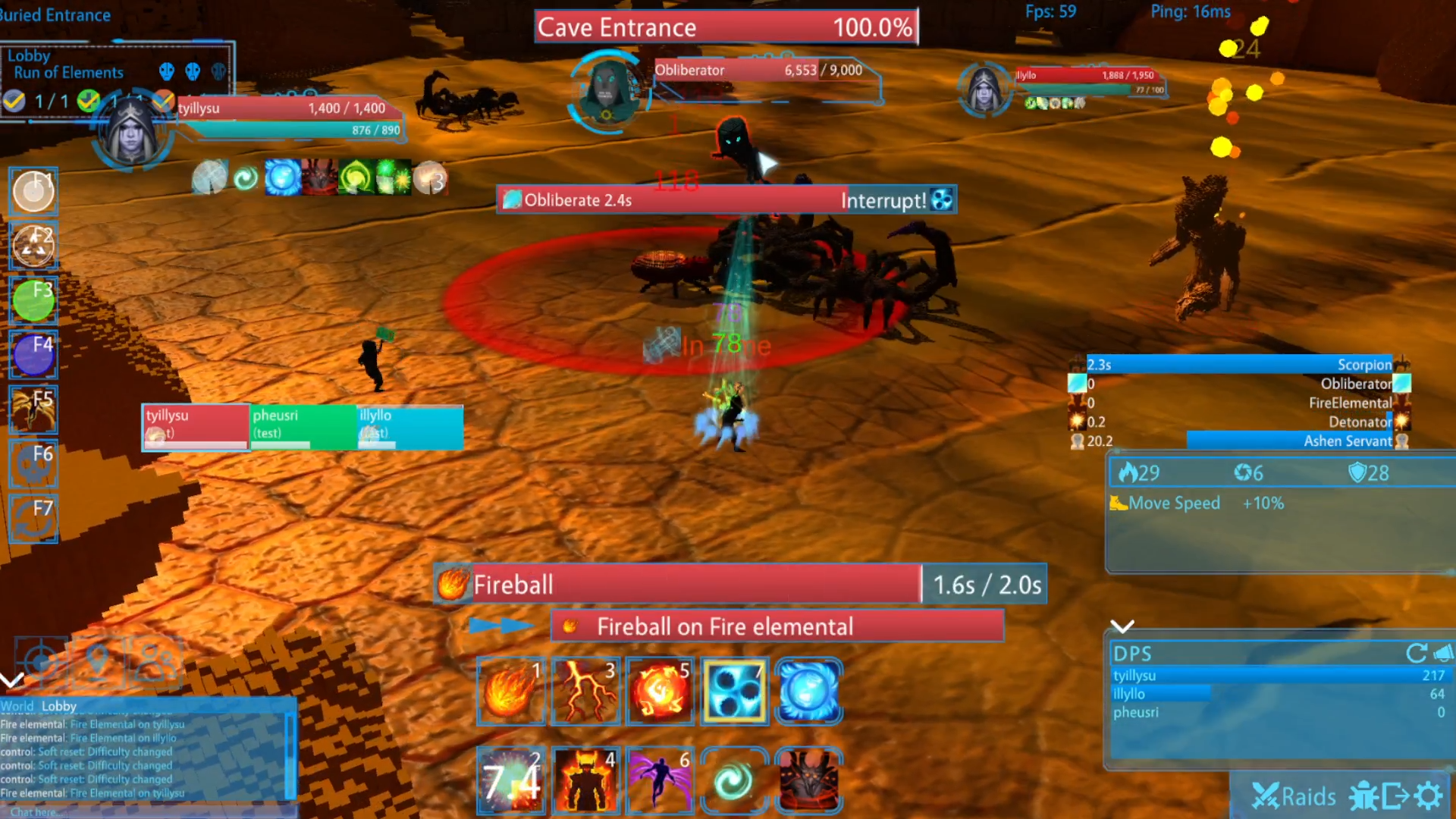Image resolution: width=1456 pixels, height=819 pixels.
Task: Expand the panel using the chevron above DPS
Action: pos(1123,627)
